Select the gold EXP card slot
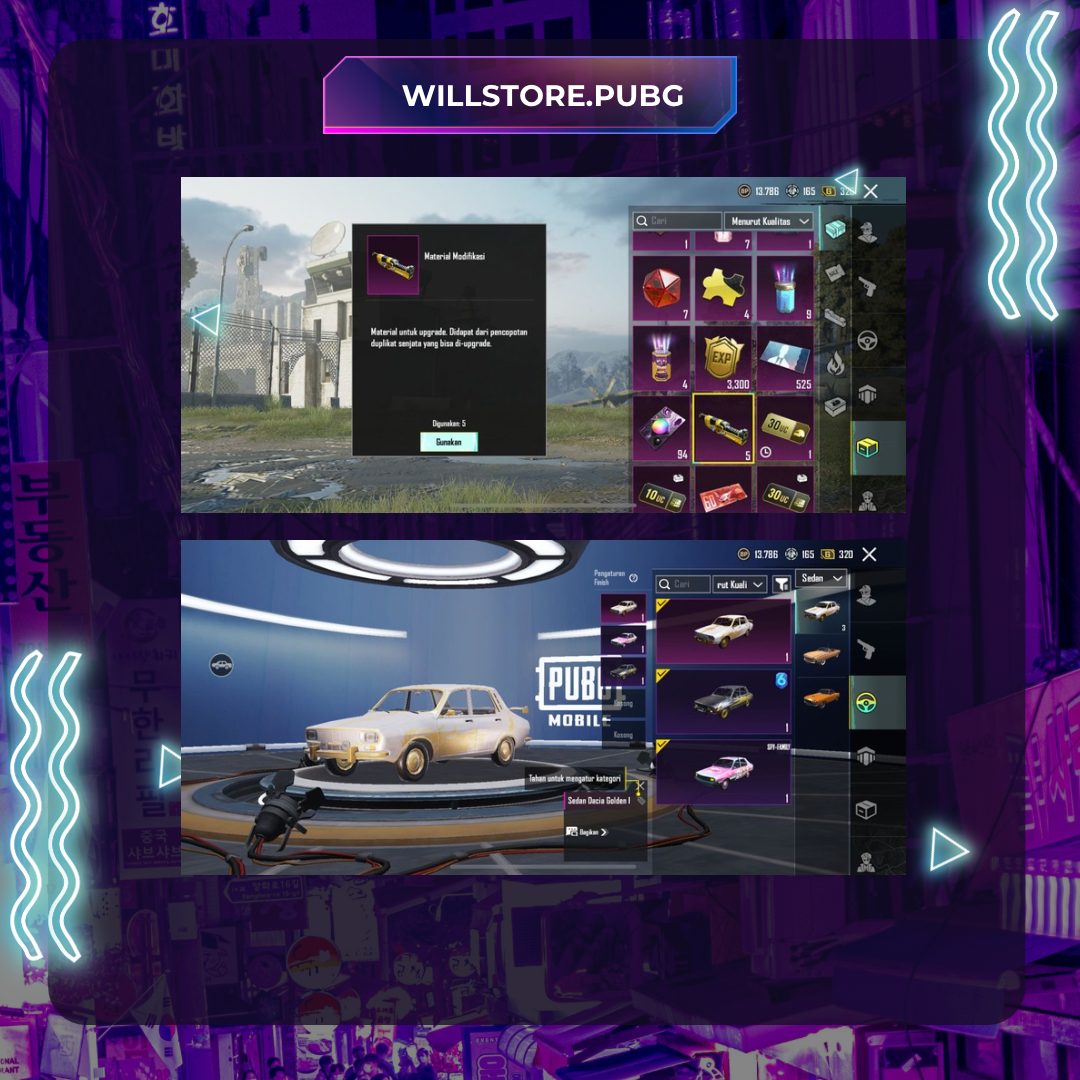Viewport: 1080px width, 1080px height. pyautogui.click(x=723, y=356)
